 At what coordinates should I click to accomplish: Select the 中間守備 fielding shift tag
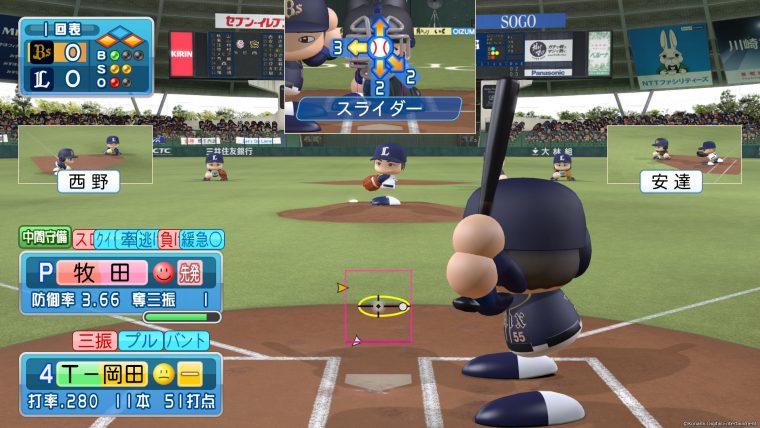[44, 238]
